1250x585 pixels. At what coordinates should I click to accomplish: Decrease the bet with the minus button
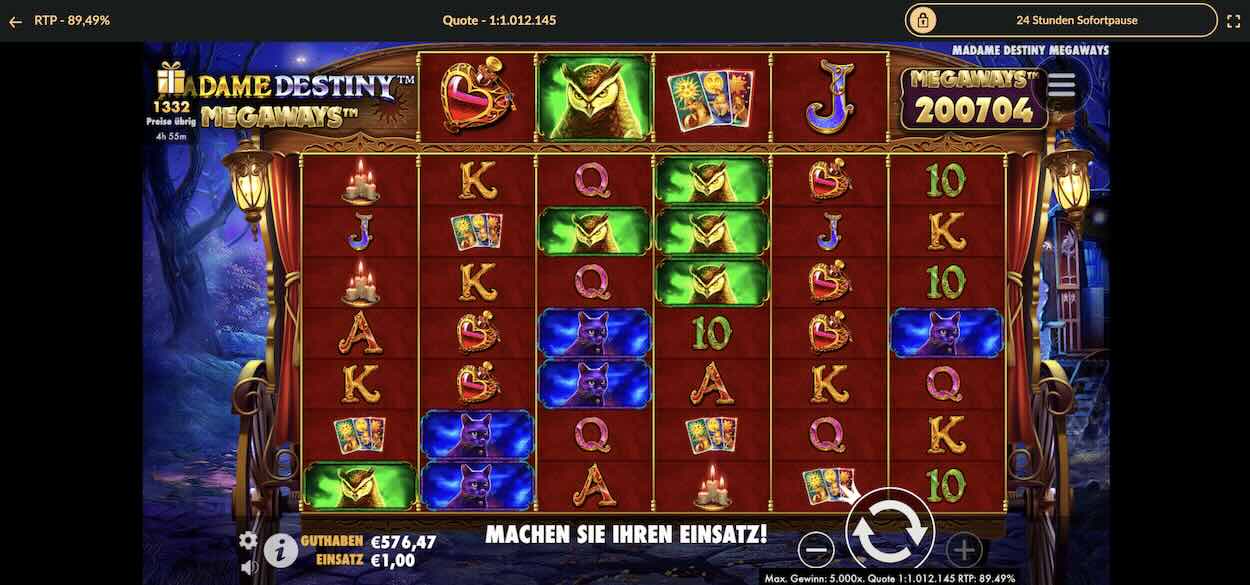[x=817, y=549]
